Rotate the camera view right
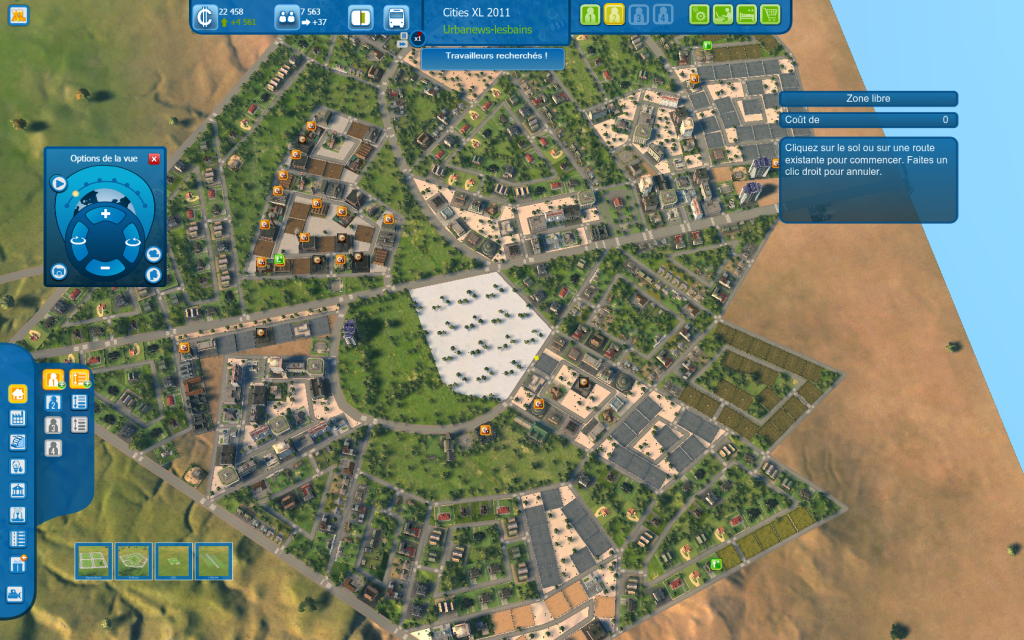 132,241
